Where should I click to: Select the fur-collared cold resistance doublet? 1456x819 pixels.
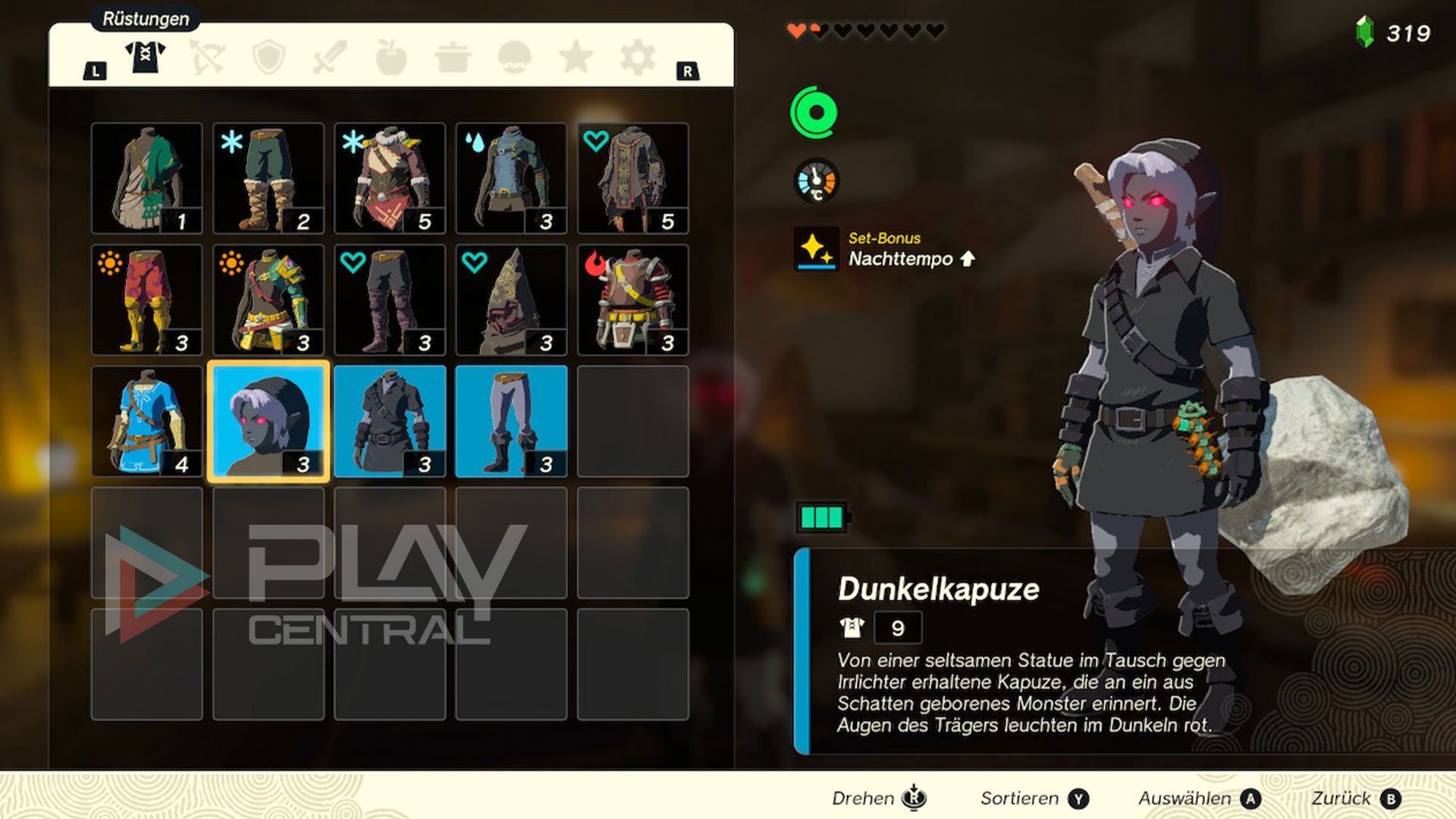coord(390,179)
